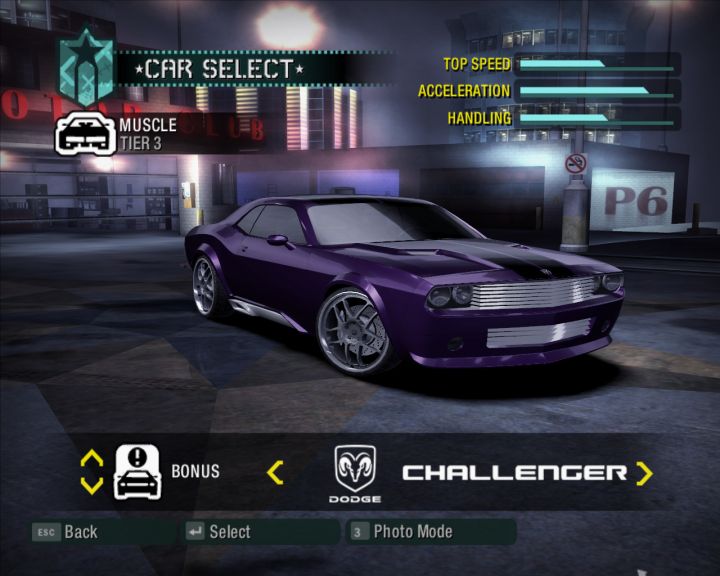Select the Bonus car category icon
The image size is (720, 576).
[138, 471]
